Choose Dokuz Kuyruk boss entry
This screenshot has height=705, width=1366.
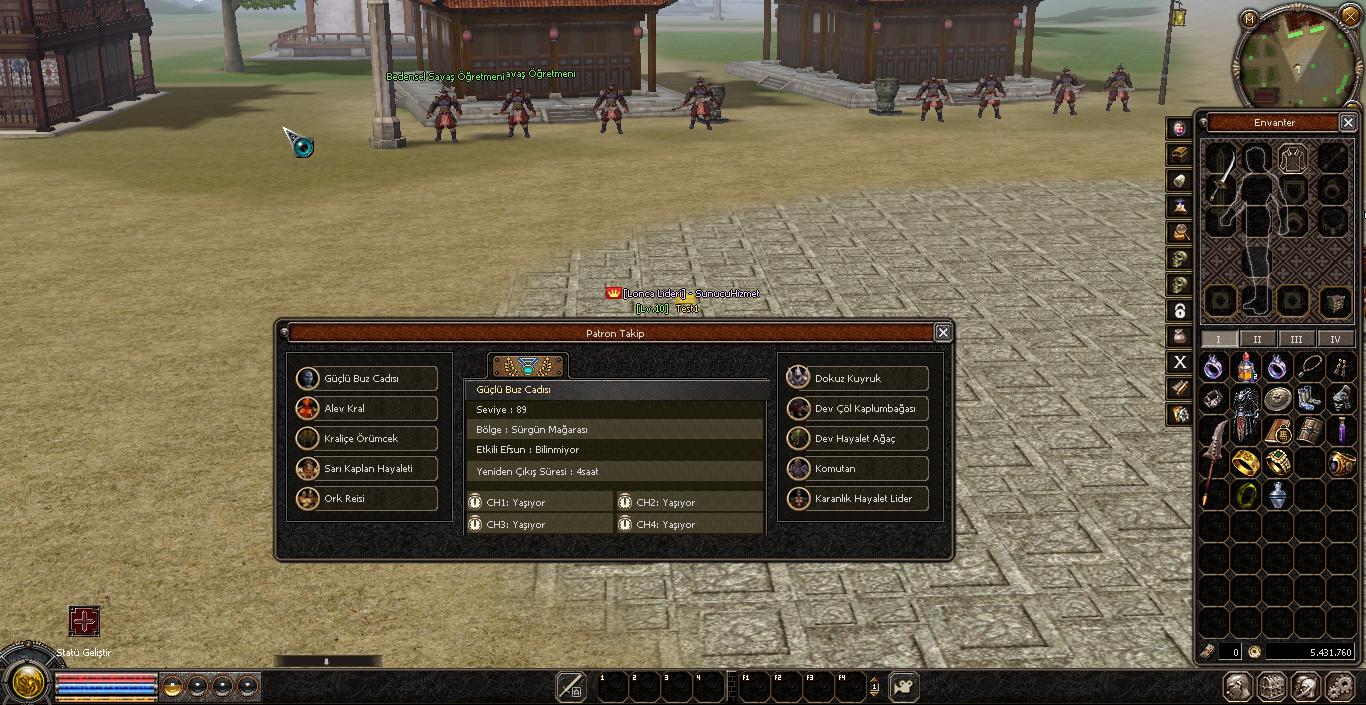point(858,379)
